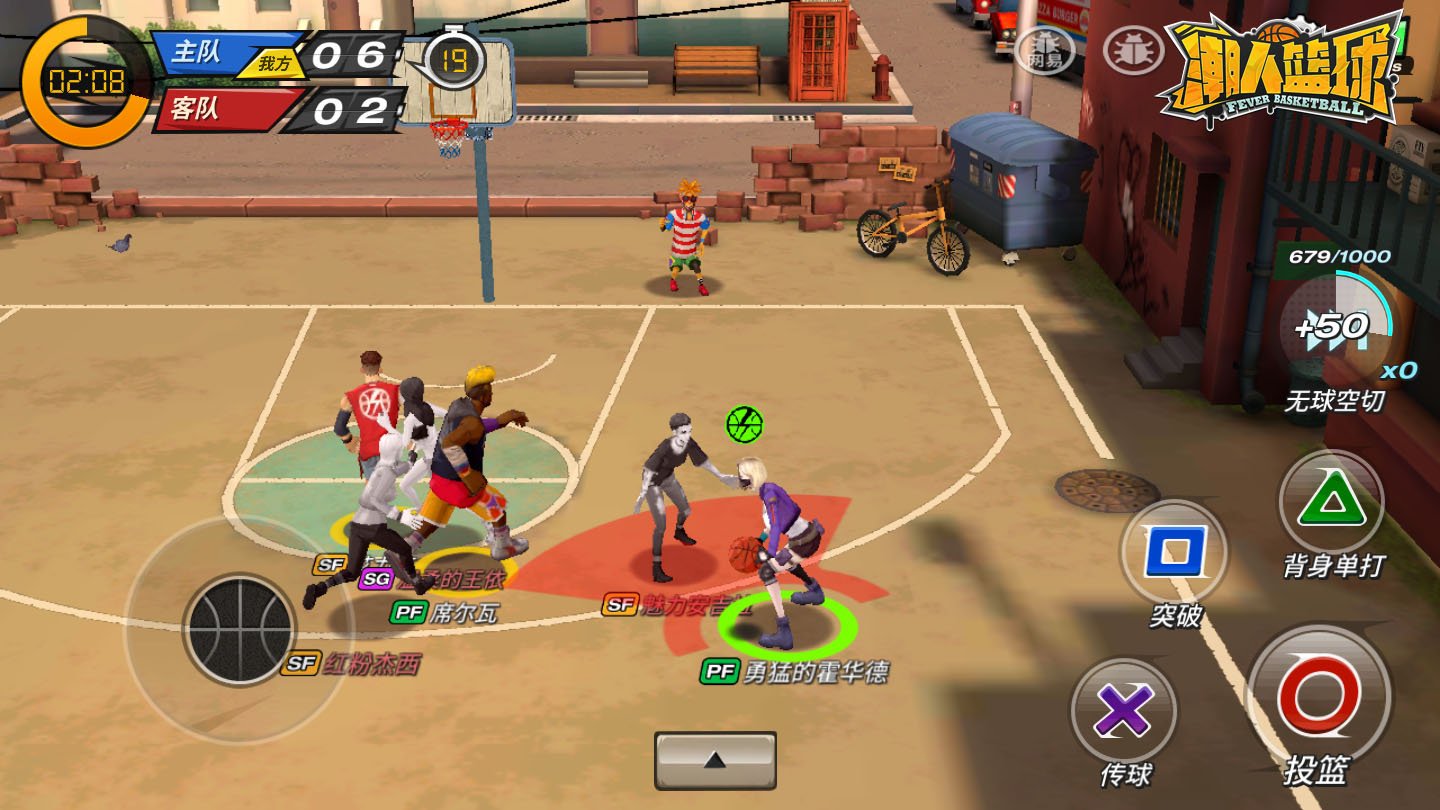Activate the 突破 drive button

point(1174,552)
